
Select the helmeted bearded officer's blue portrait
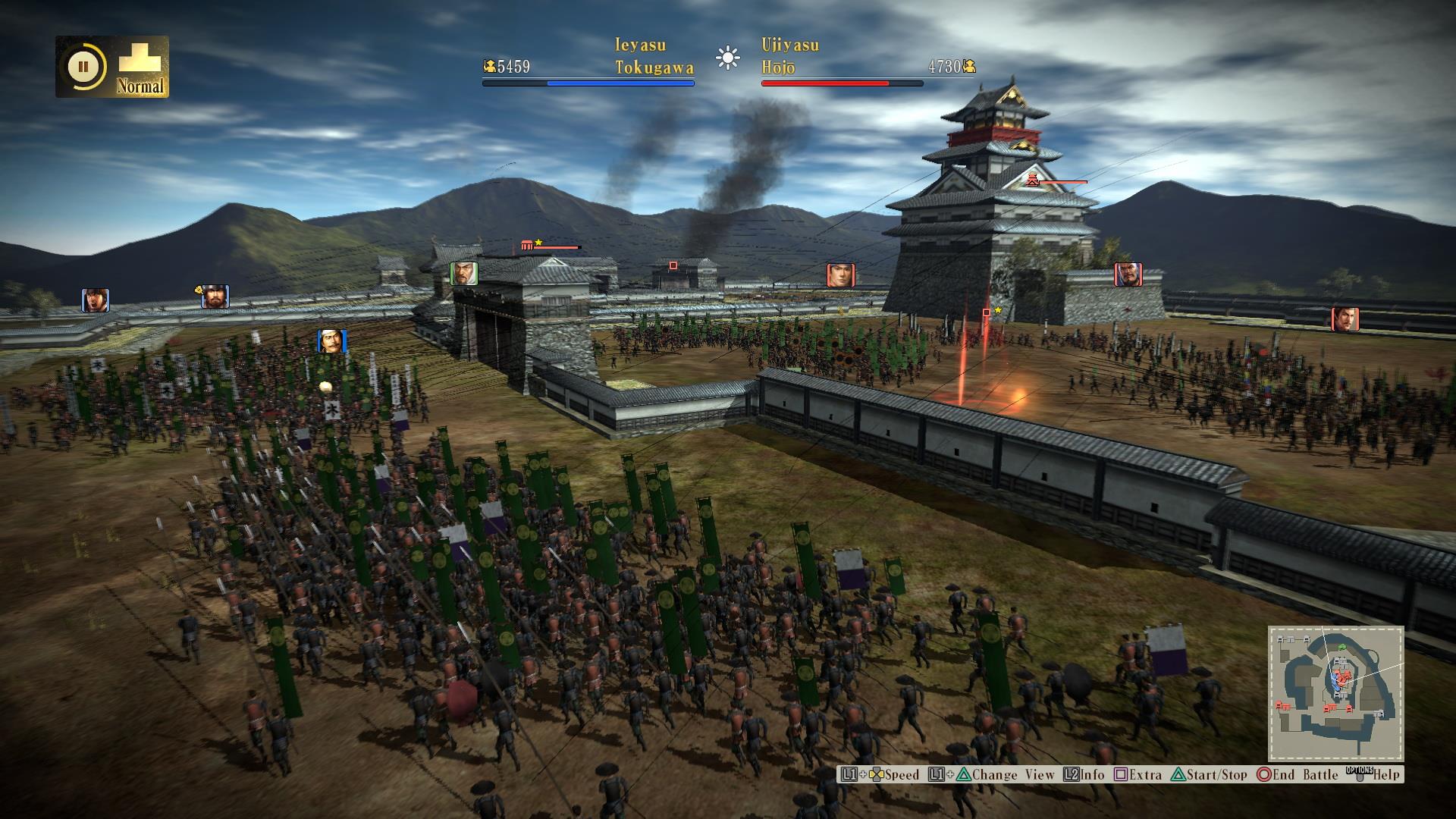point(215,297)
